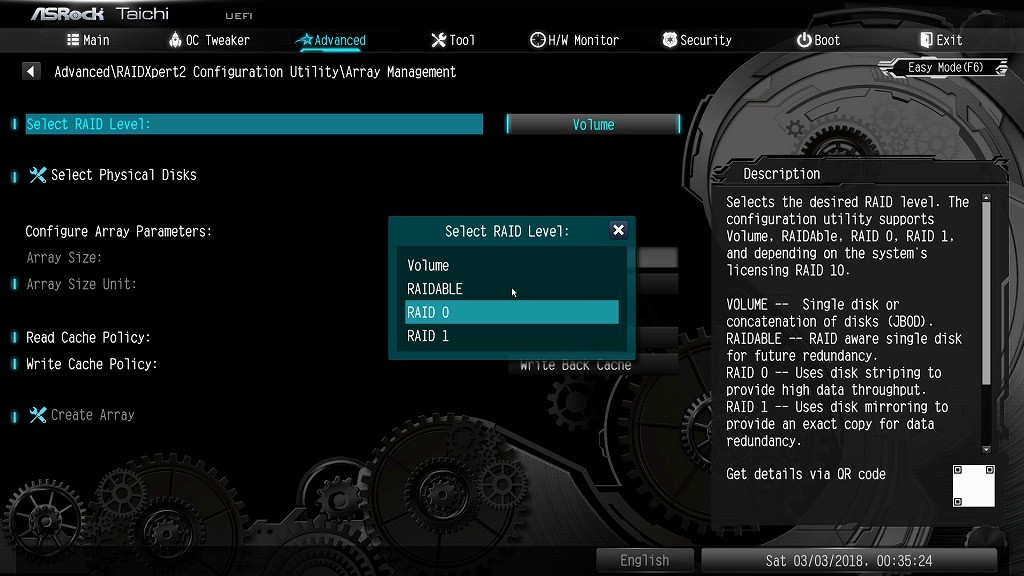Change the English language button
This screenshot has height=576, width=1024.
point(644,560)
